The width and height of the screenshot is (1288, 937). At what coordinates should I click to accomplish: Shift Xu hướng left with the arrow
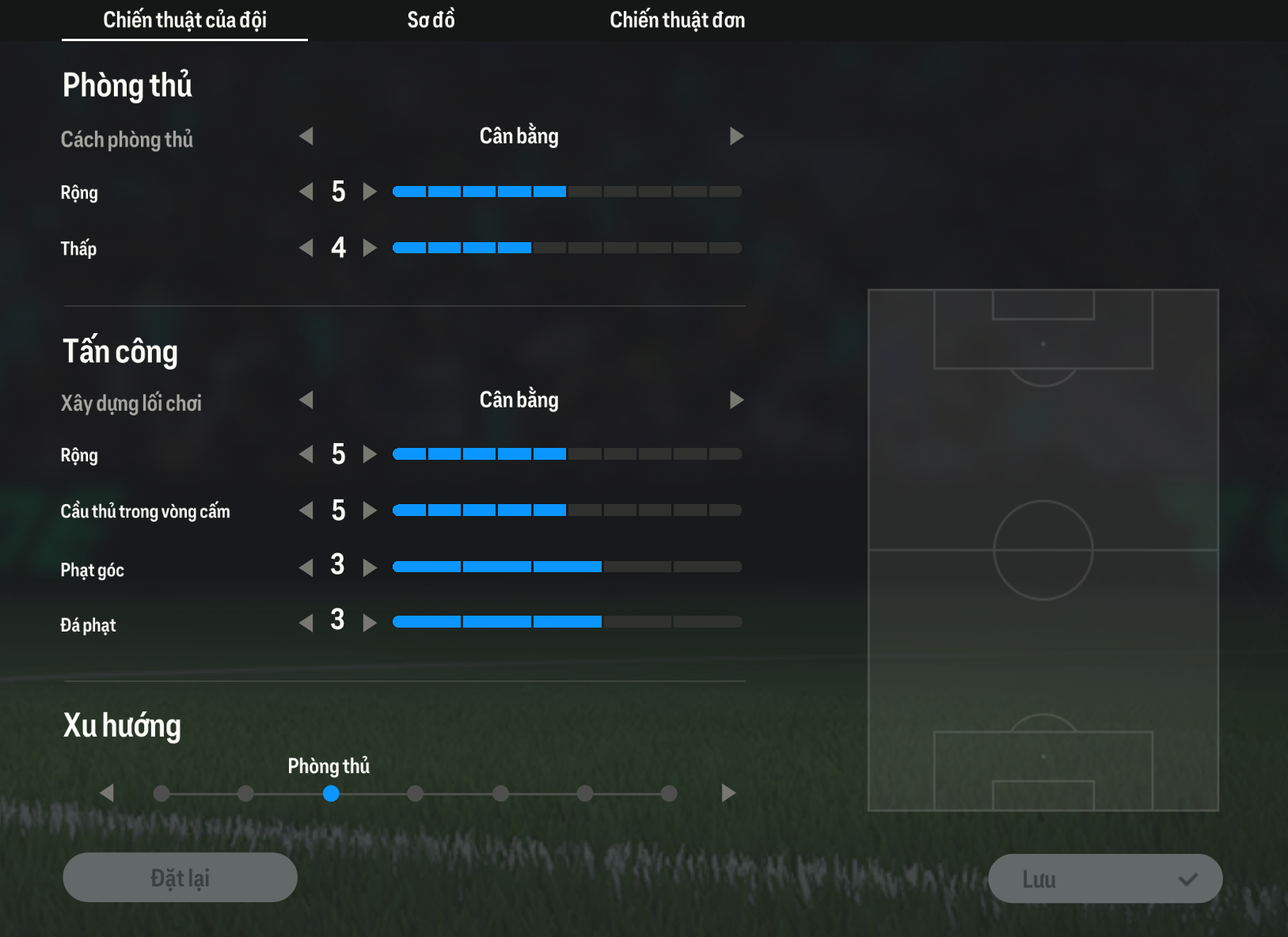(108, 793)
